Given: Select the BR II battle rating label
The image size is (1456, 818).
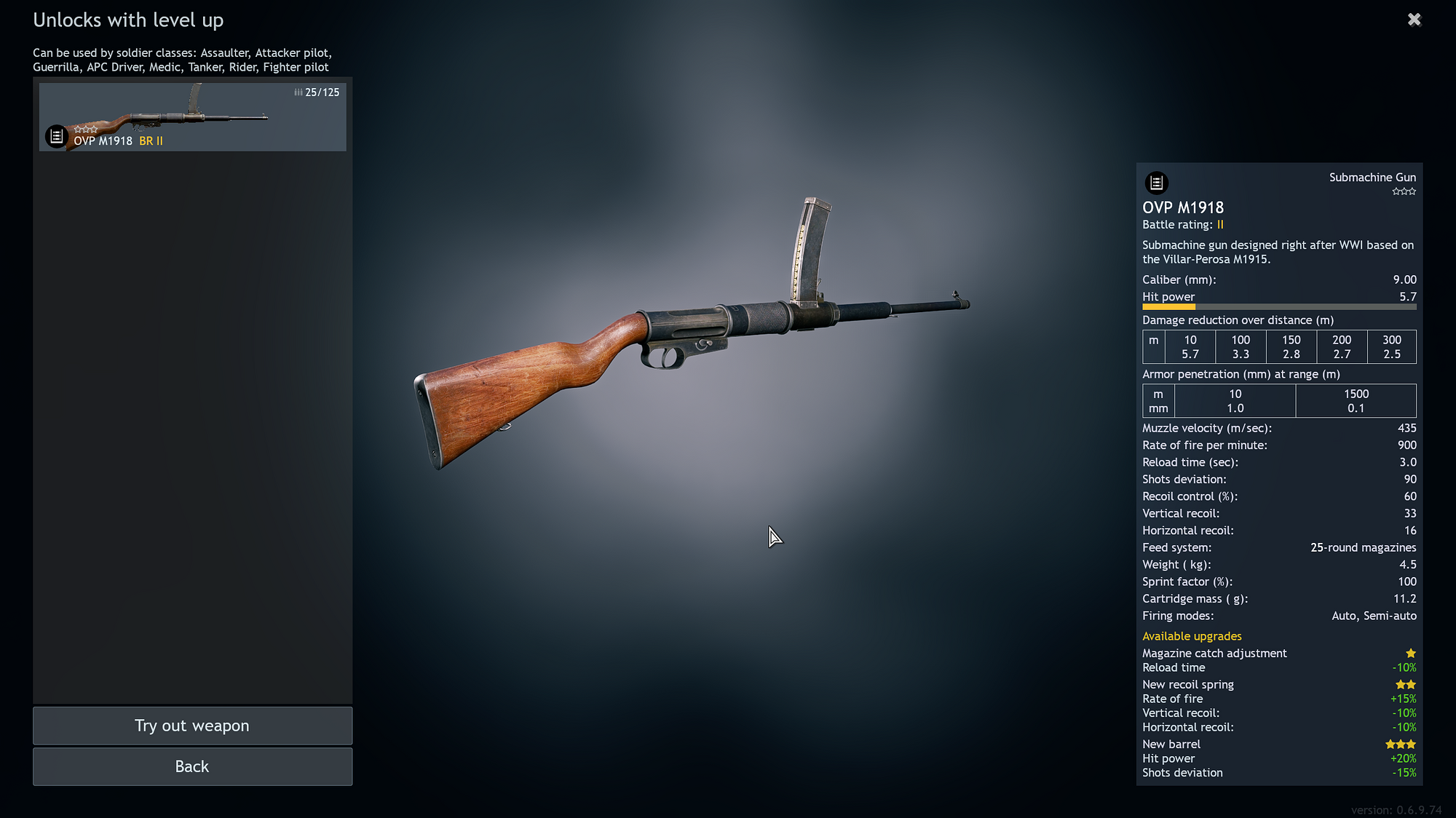Looking at the screenshot, I should tap(151, 140).
